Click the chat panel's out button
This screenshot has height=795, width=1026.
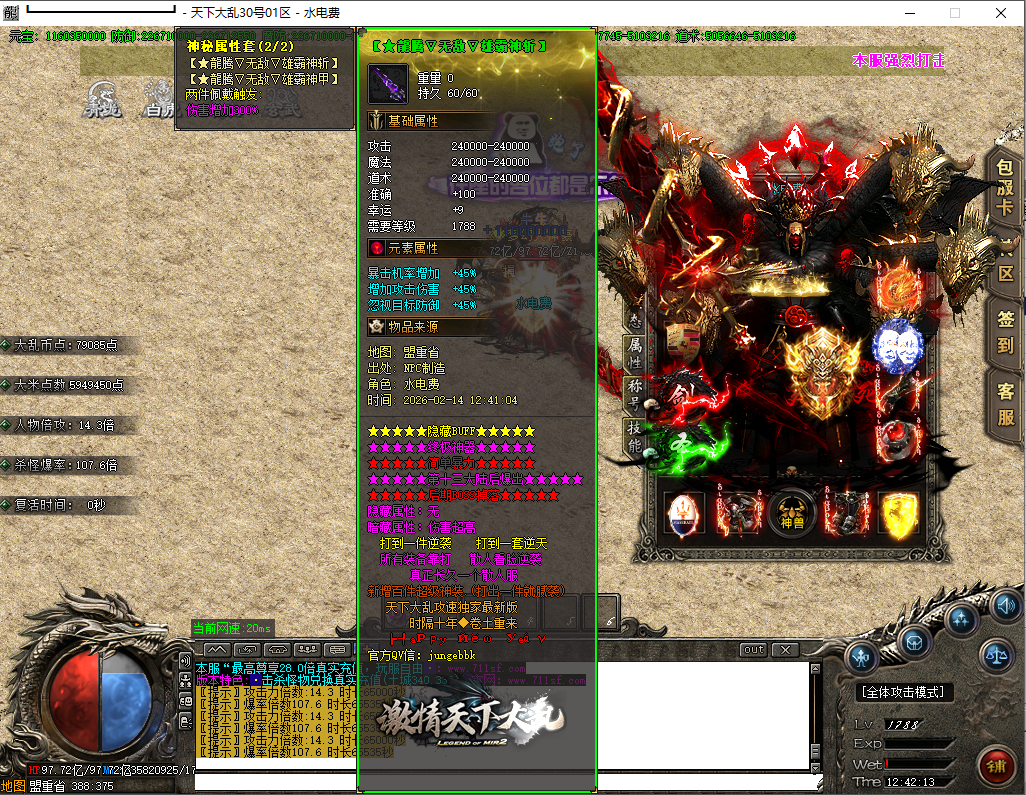pos(753,650)
